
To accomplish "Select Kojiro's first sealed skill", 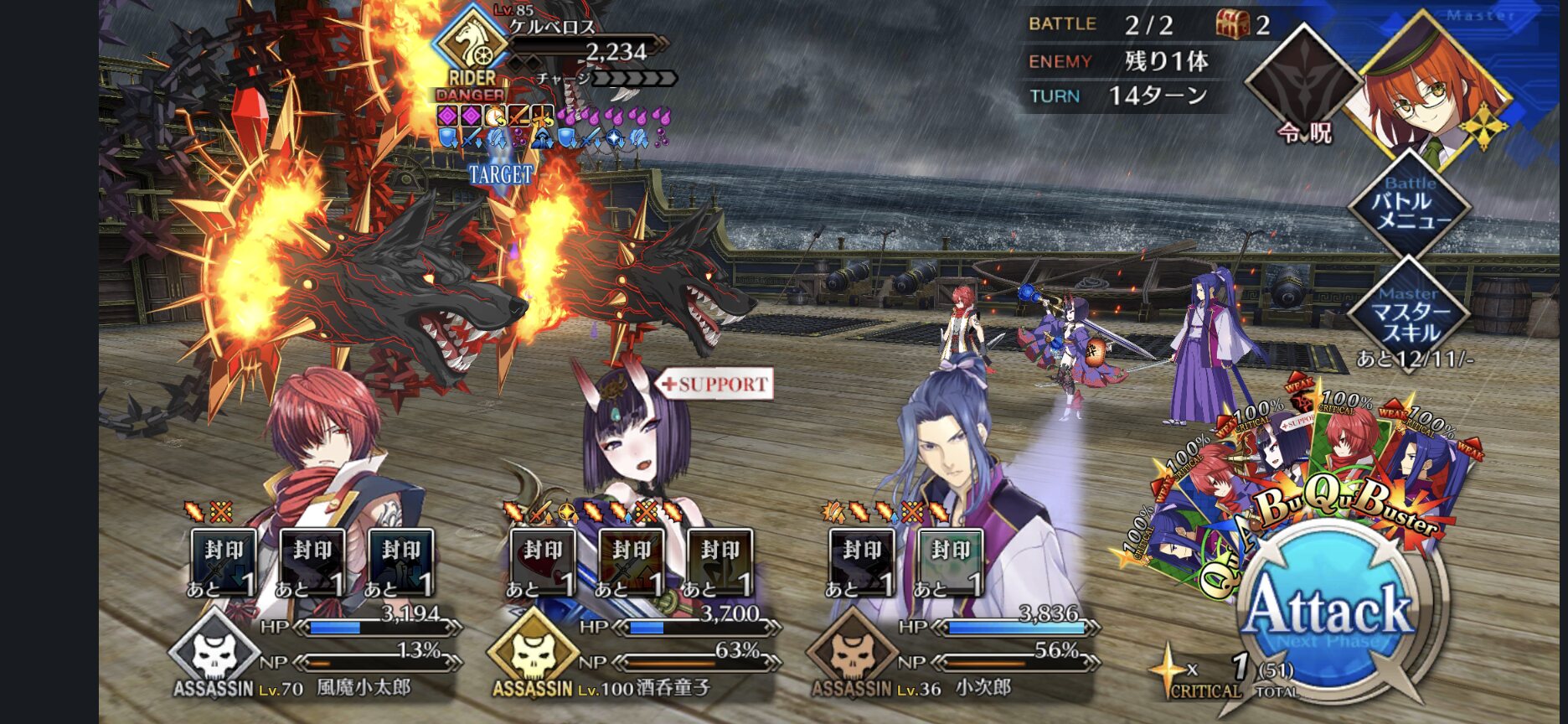I will tap(861, 561).
